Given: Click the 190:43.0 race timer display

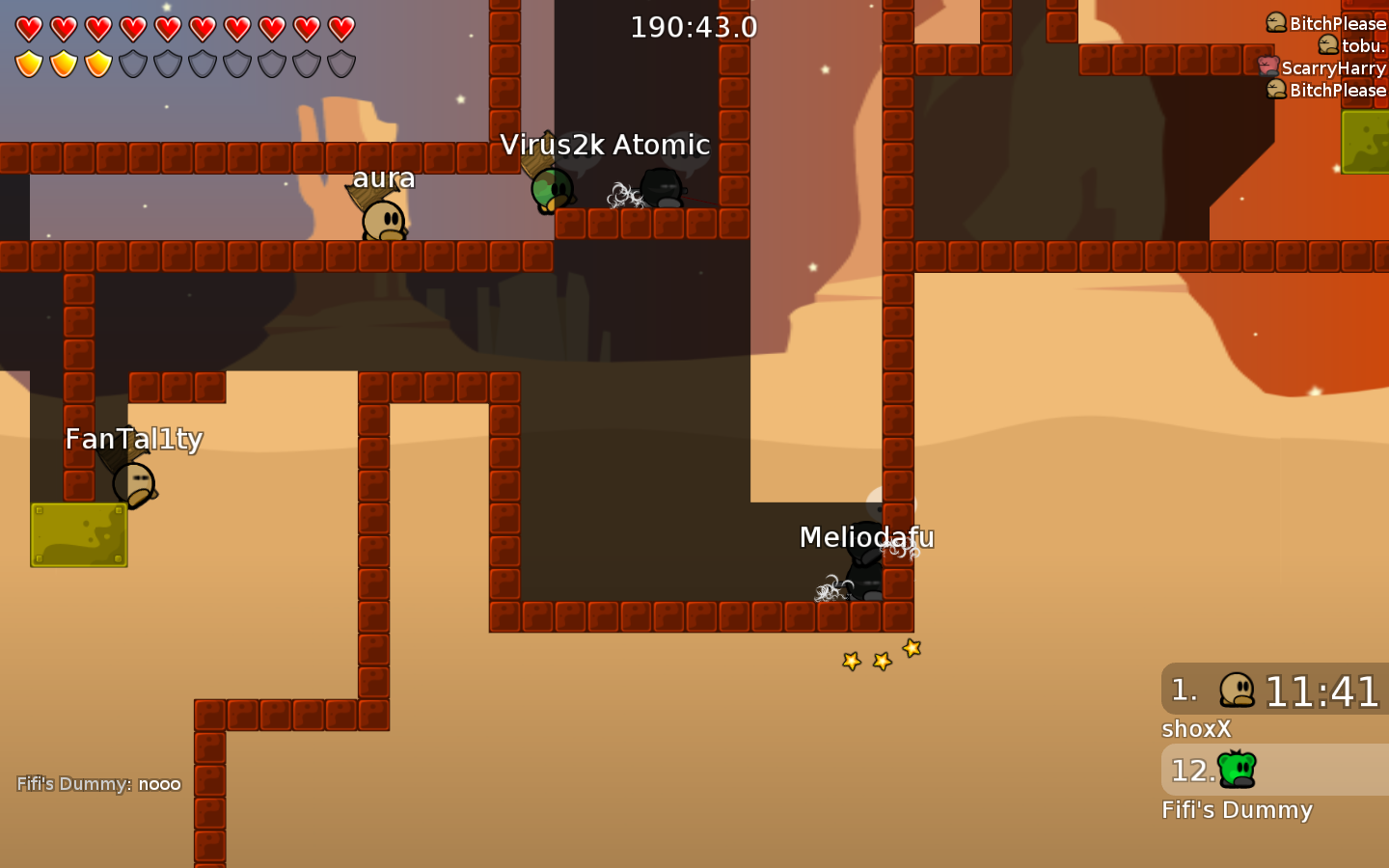Looking at the screenshot, I should pyautogui.click(x=694, y=26).
